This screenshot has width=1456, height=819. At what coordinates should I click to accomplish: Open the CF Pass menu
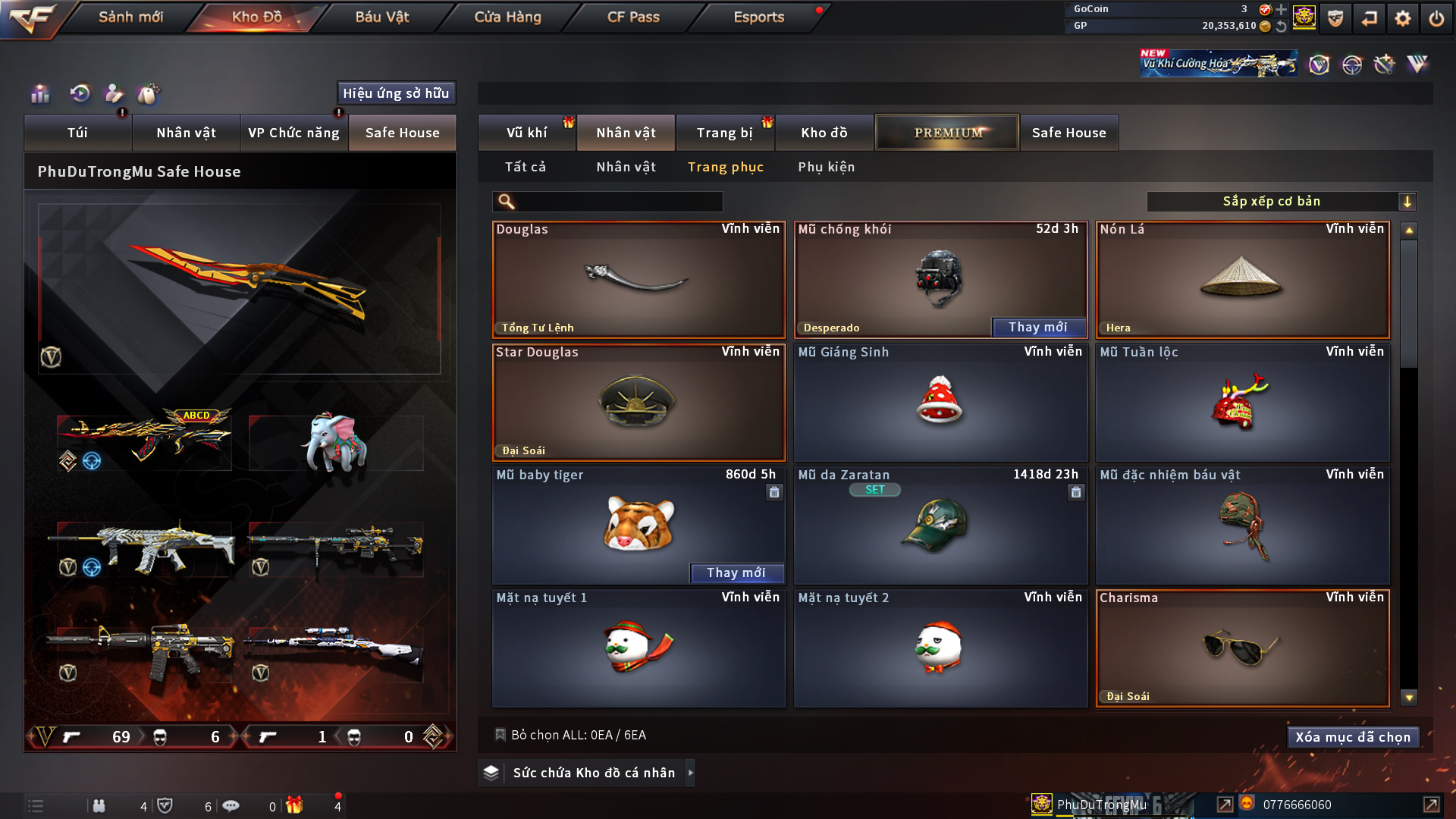tap(633, 17)
